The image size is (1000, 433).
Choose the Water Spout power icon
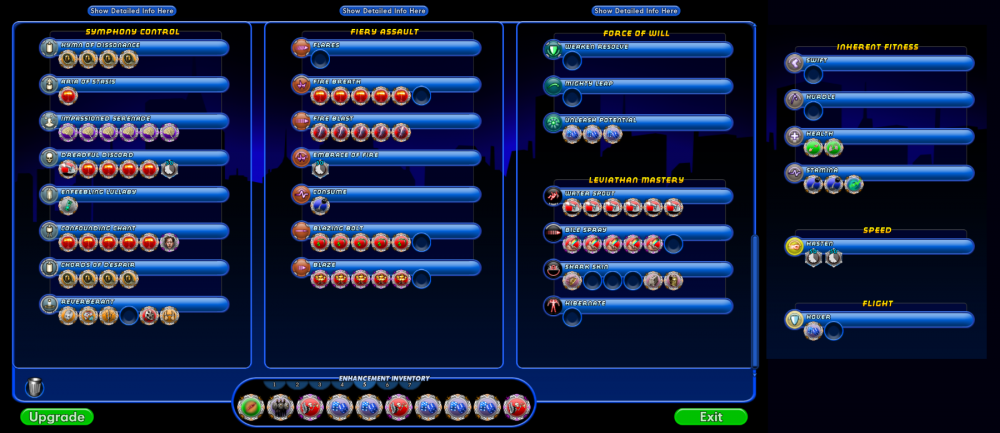(x=553, y=195)
